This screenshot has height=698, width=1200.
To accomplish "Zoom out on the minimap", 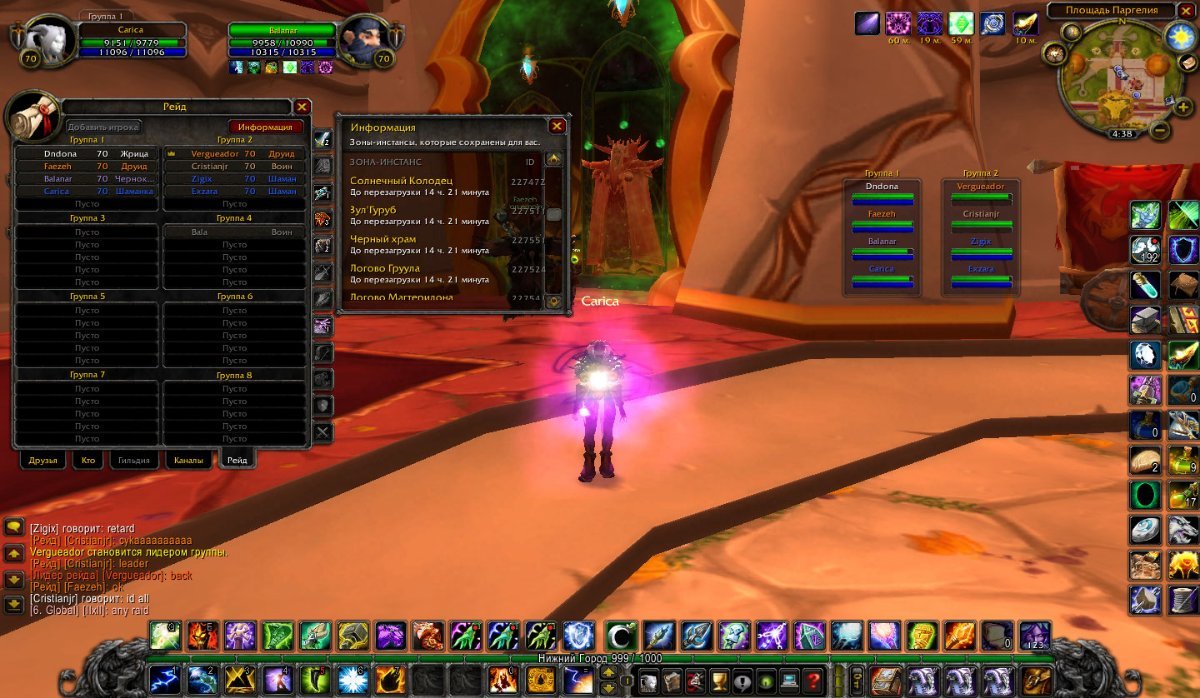I will coord(1160,130).
